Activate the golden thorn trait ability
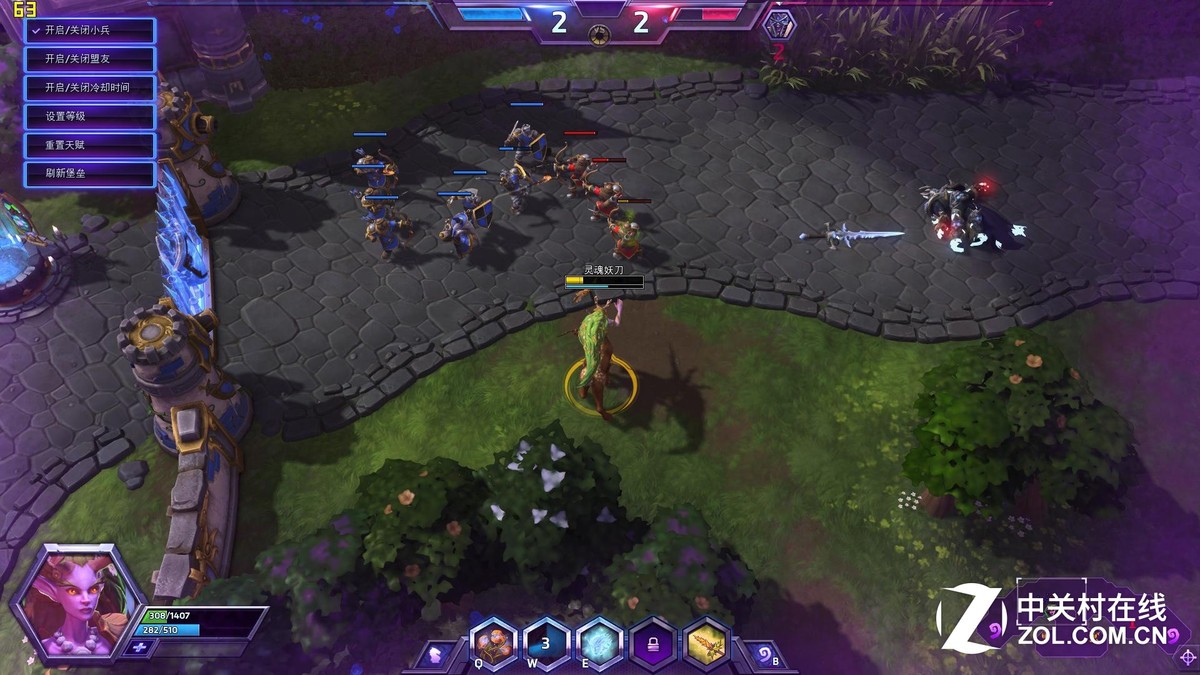1200x675 pixels. 706,643
